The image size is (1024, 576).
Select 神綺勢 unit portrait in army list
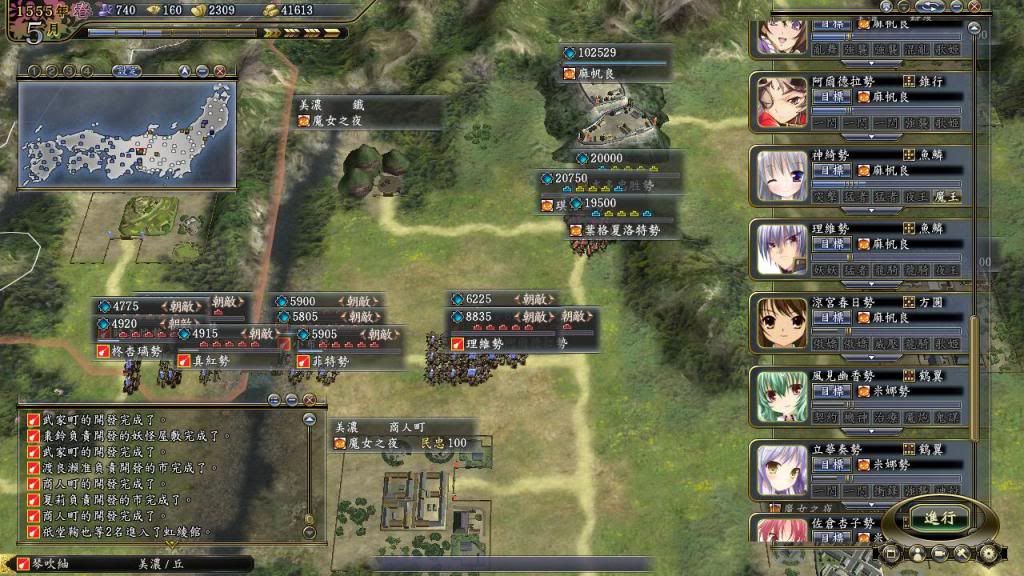pyautogui.click(x=782, y=176)
